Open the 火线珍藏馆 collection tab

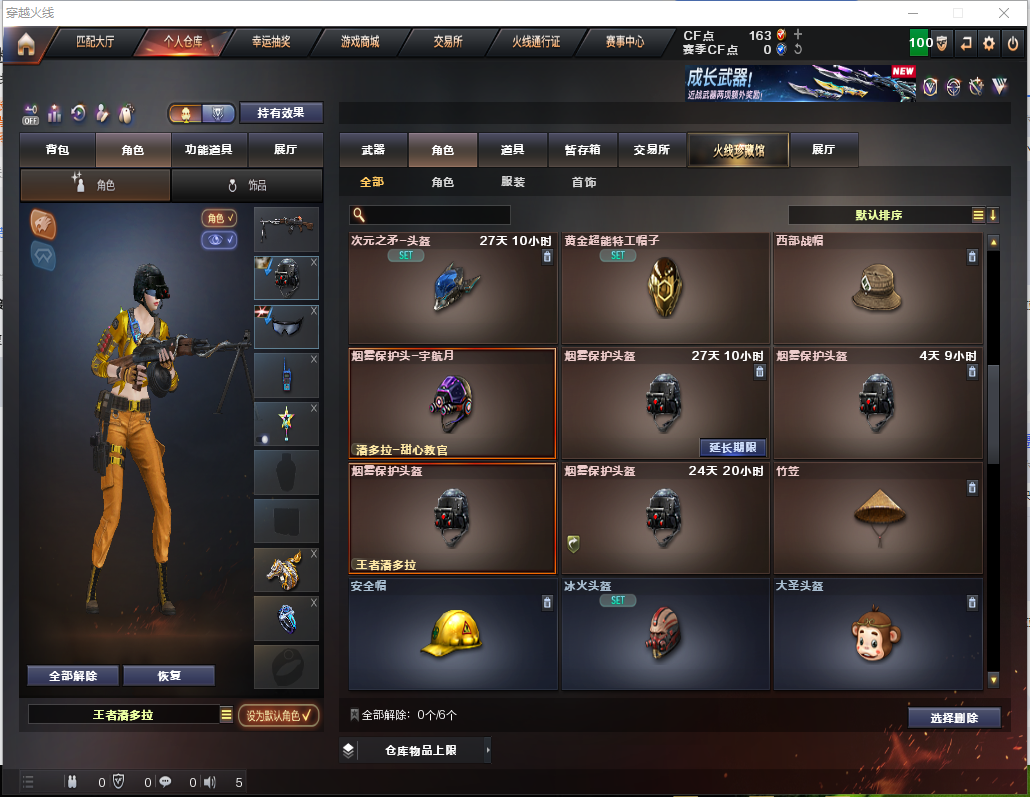(738, 150)
